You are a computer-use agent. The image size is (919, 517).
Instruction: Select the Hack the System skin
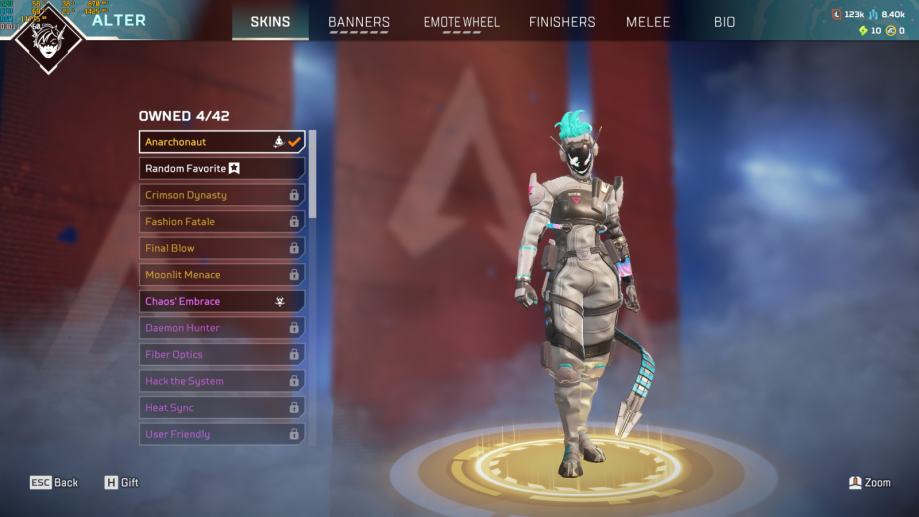coord(222,381)
